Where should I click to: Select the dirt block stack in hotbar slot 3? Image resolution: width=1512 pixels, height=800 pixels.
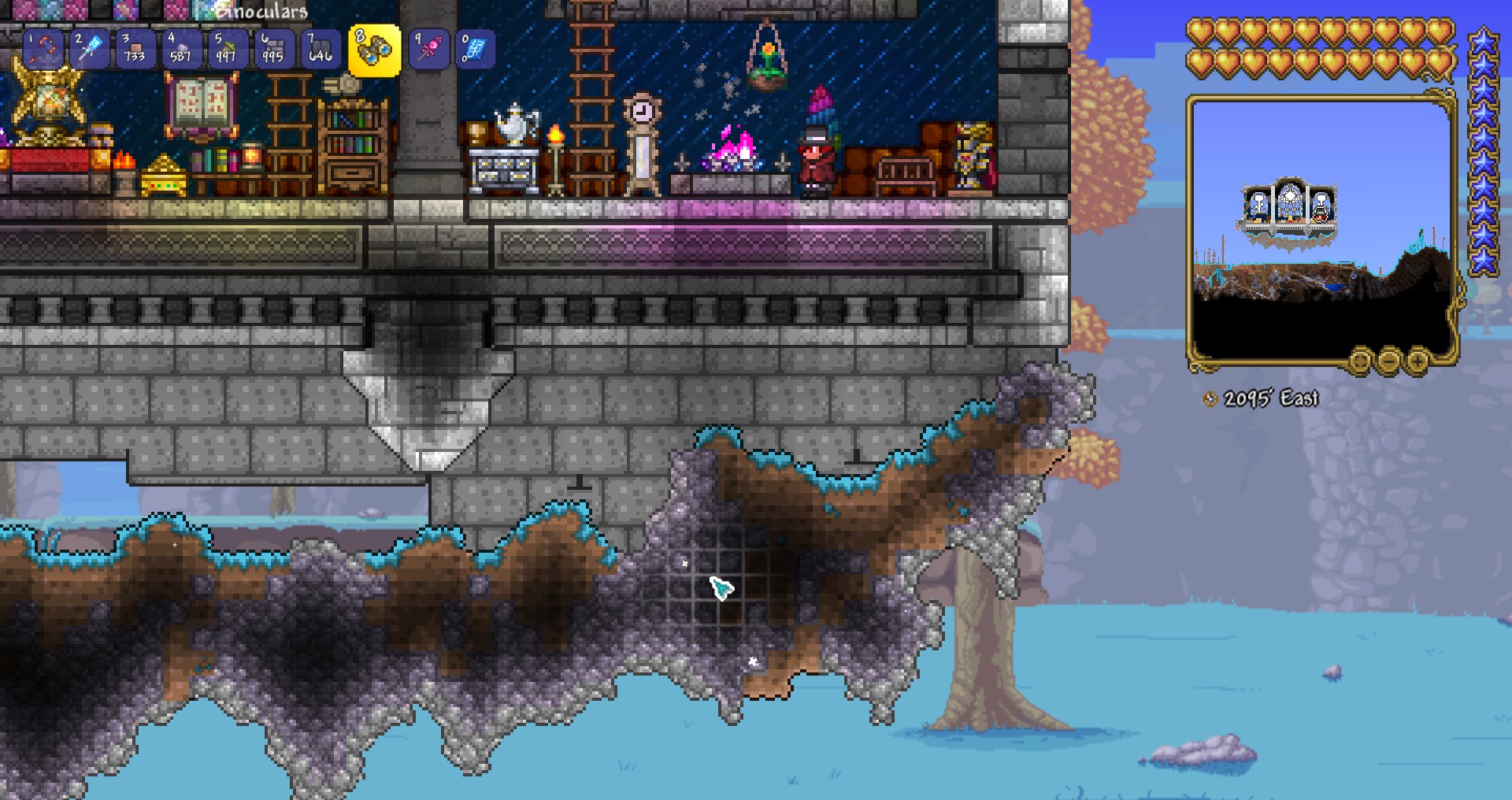pos(134,50)
